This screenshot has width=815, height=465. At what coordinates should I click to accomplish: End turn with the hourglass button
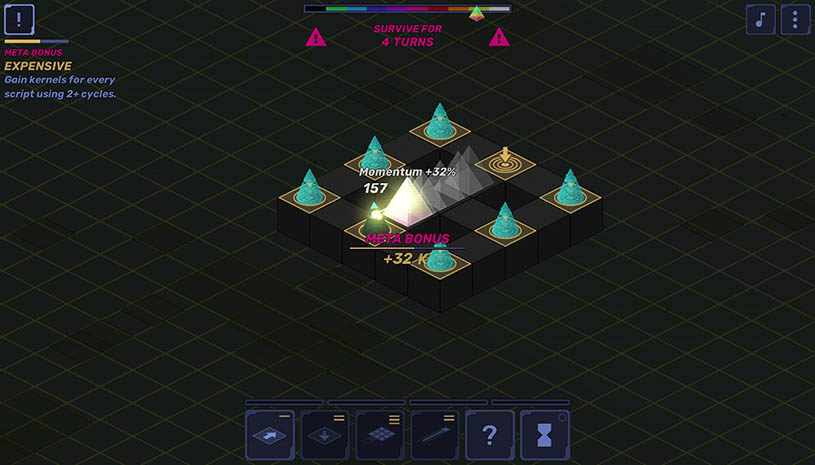pos(545,435)
